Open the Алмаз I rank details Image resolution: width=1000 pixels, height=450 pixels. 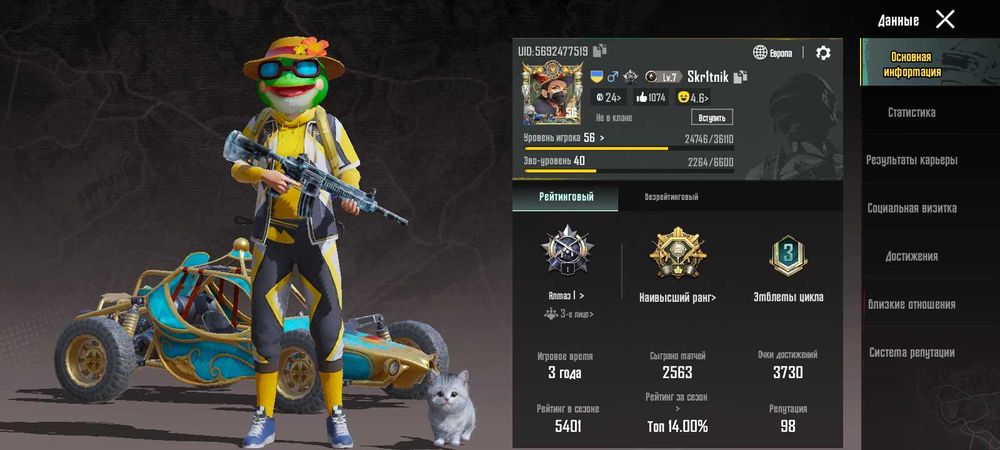coord(567,296)
